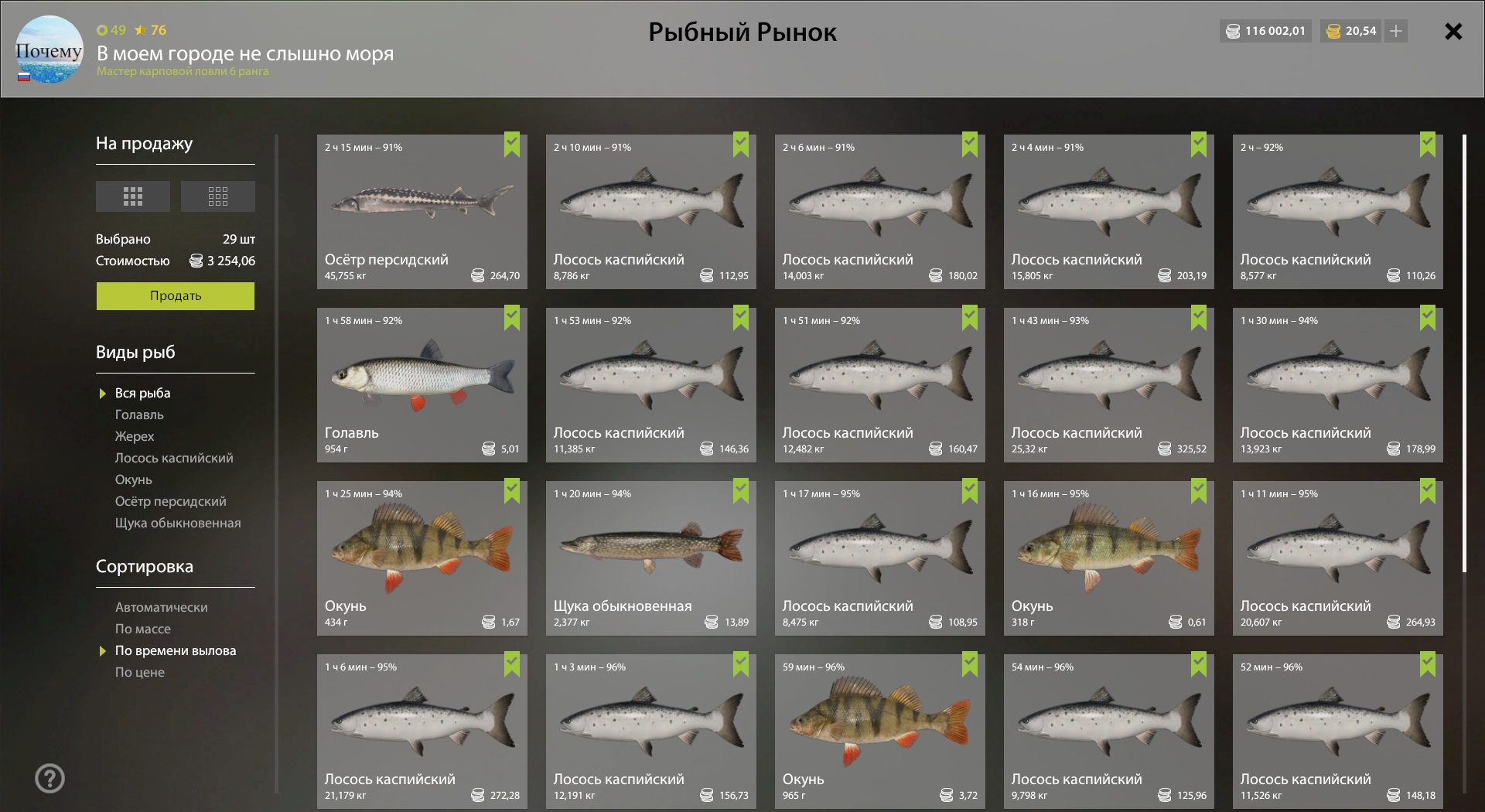Select the Щука обыкновенная species filter

178,524
